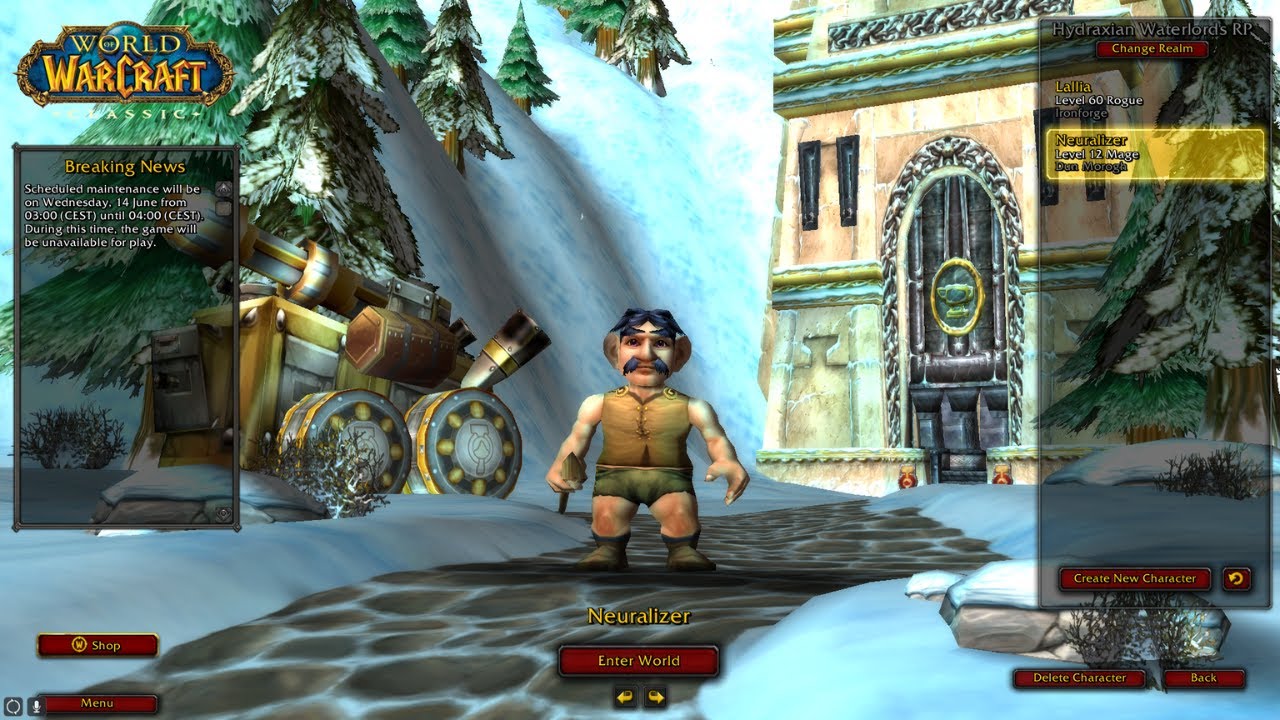
Task: Click the Breaking News scroll-down arrow
Action: point(224,514)
